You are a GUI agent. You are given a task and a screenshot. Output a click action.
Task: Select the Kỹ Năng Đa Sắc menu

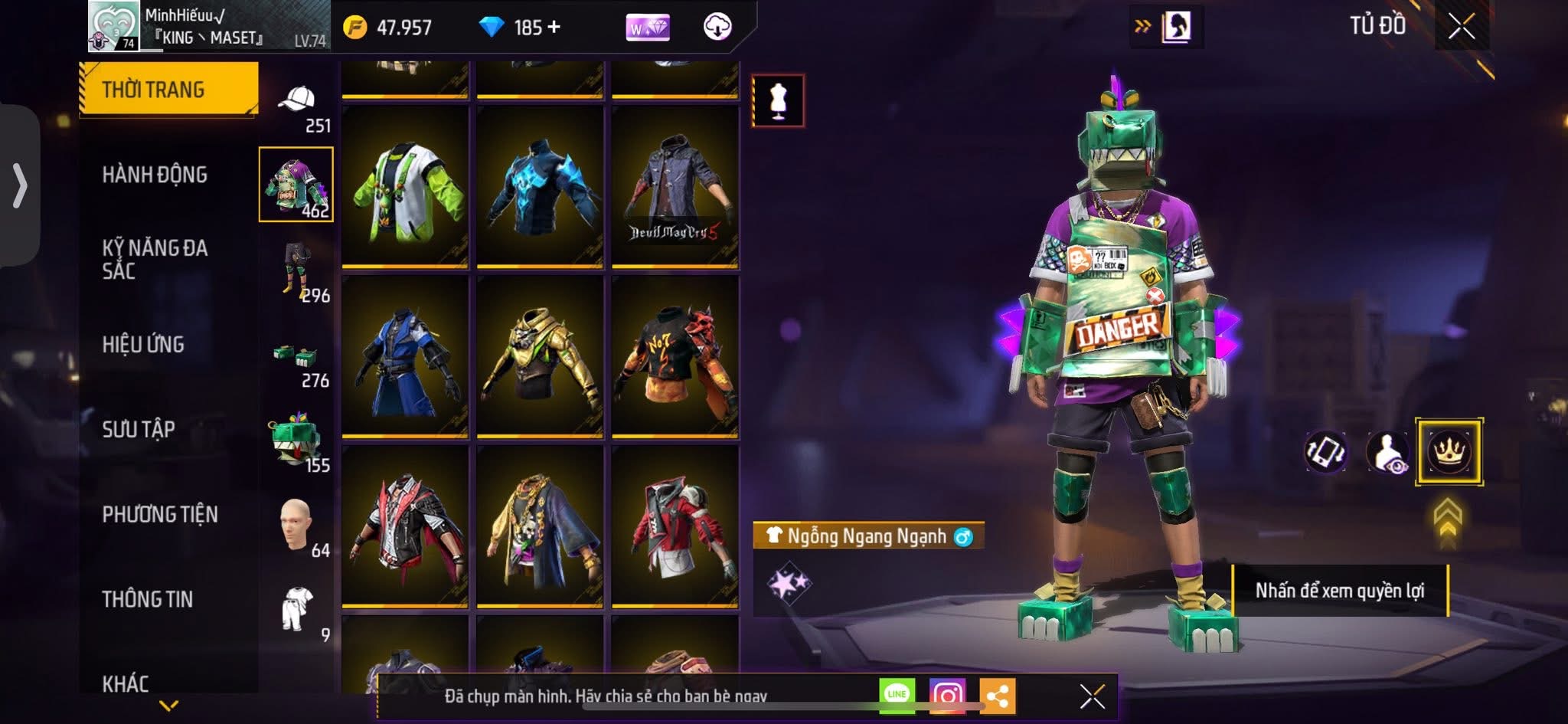[x=155, y=259]
